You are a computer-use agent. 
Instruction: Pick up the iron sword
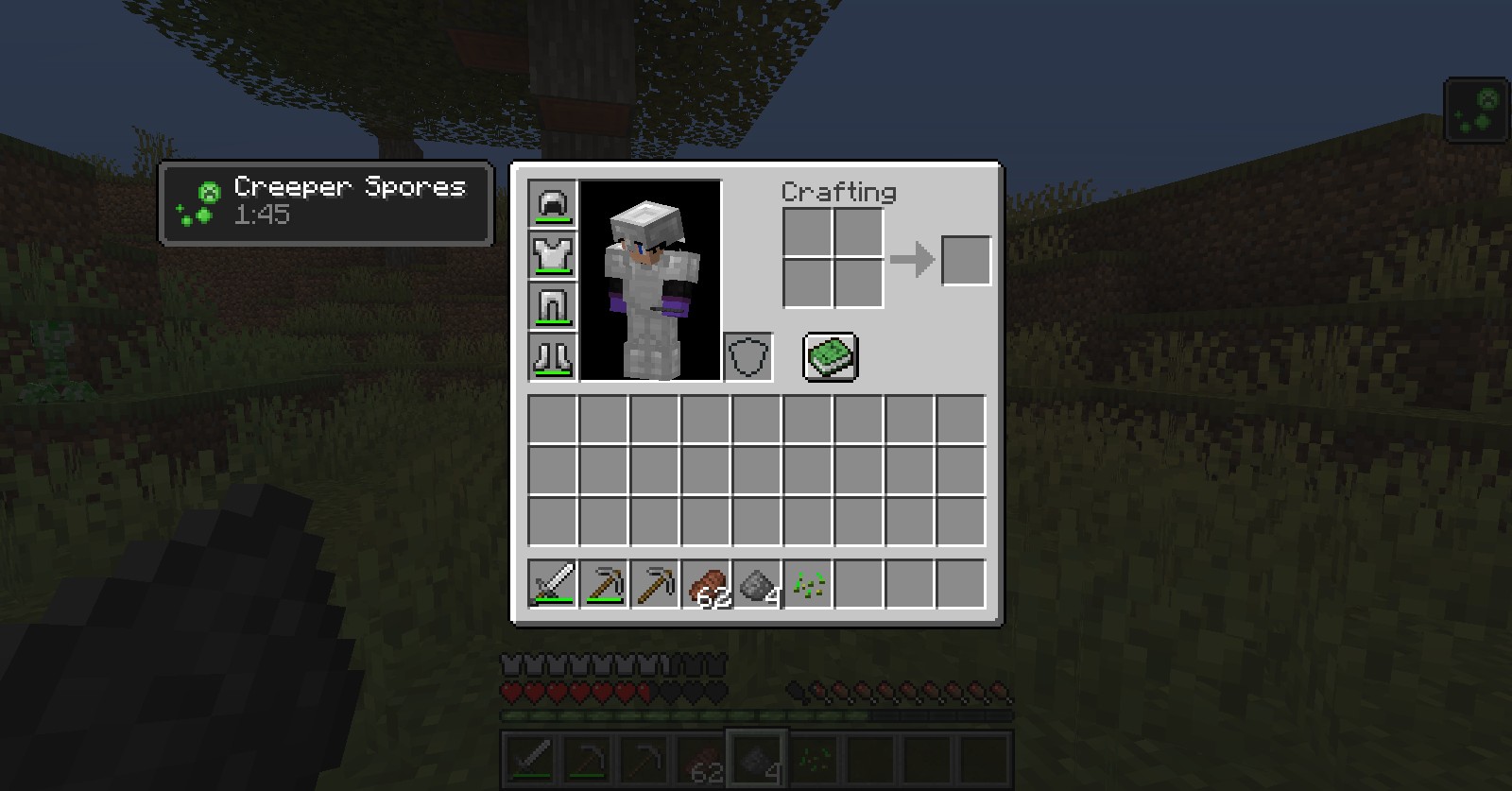pyautogui.click(x=552, y=583)
